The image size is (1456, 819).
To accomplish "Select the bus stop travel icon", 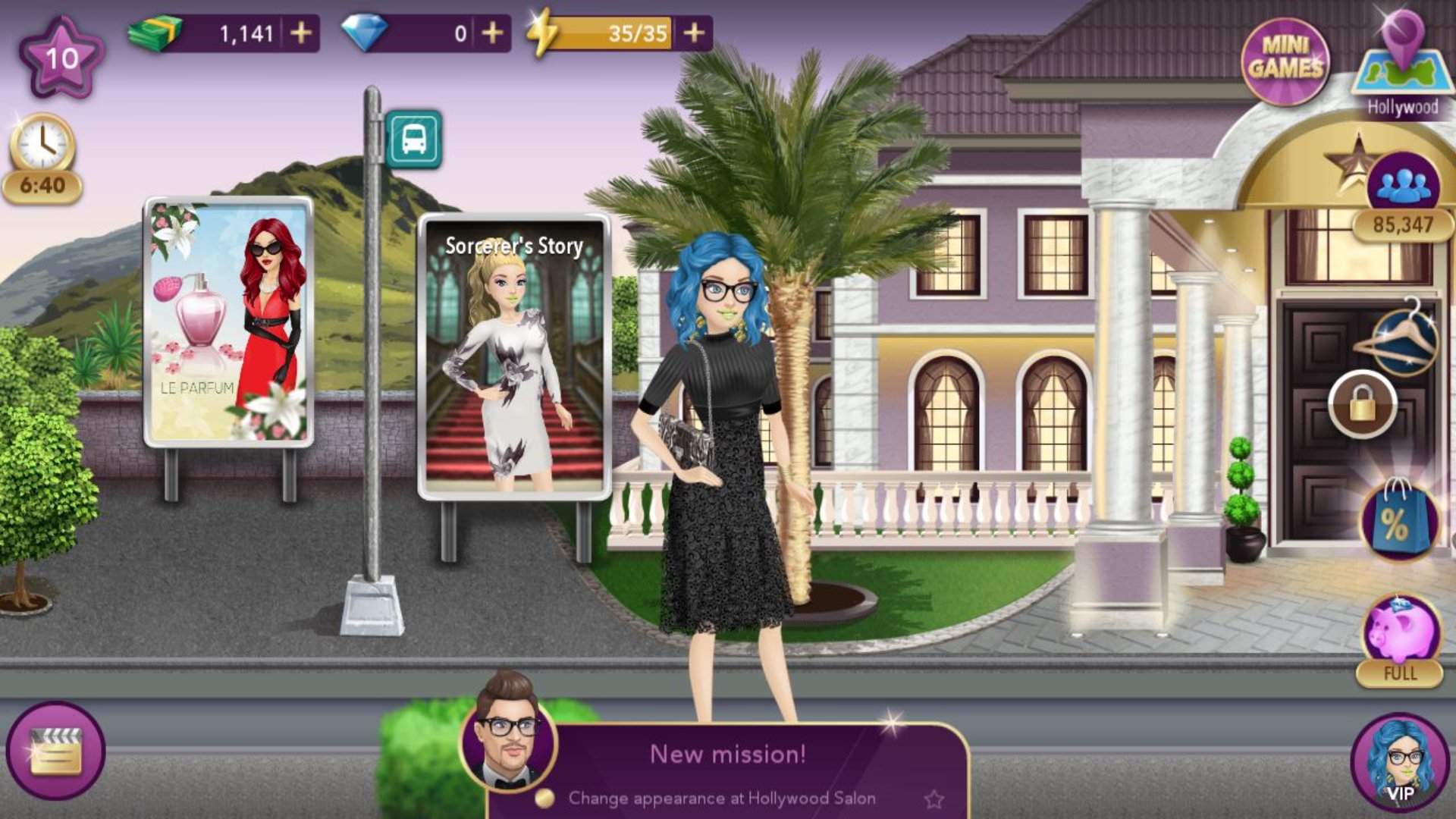I will 413,140.
